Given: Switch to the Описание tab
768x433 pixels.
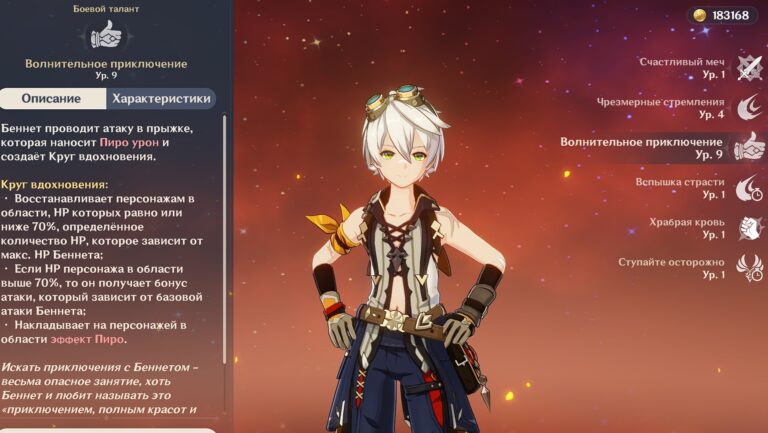Looking at the screenshot, I should point(52,99).
